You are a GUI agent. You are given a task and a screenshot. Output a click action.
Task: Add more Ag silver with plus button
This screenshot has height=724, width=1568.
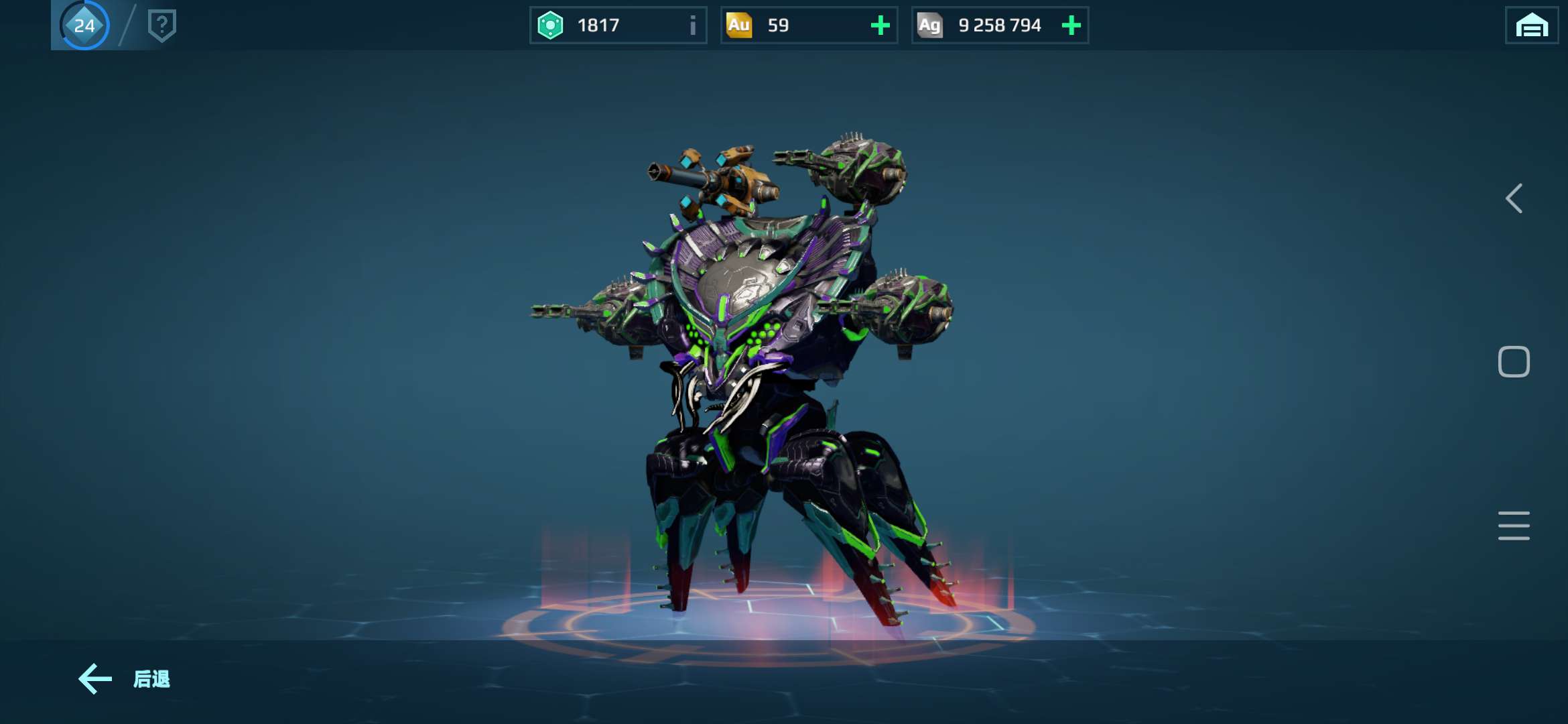[x=1071, y=25]
